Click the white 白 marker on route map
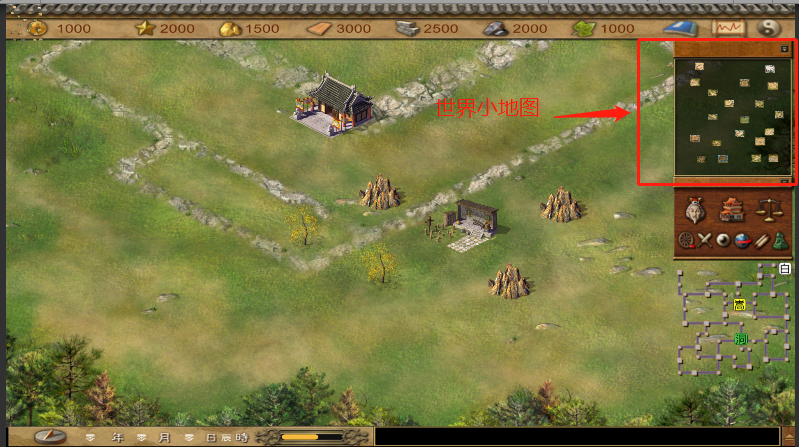 [785, 268]
